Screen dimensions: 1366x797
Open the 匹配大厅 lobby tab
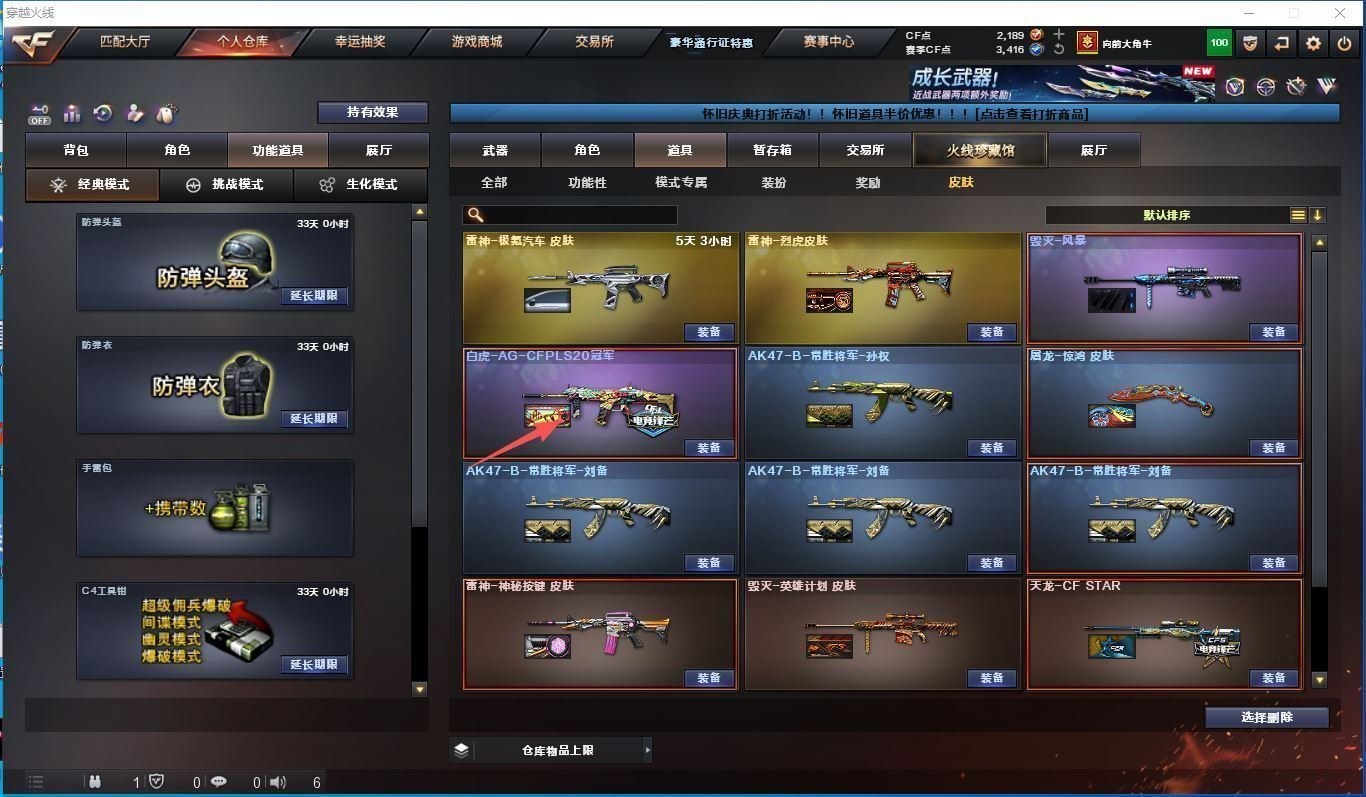pyautogui.click(x=125, y=42)
